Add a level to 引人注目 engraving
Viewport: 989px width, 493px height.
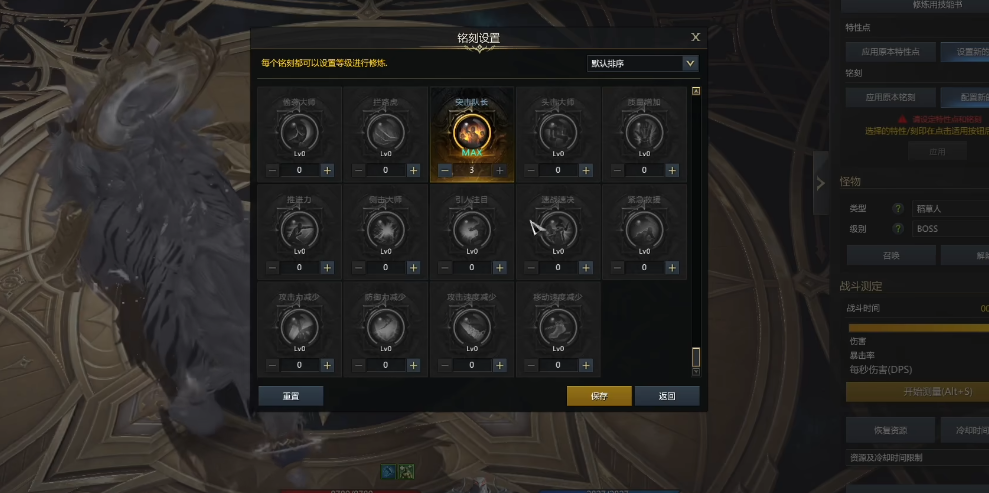pos(499,267)
